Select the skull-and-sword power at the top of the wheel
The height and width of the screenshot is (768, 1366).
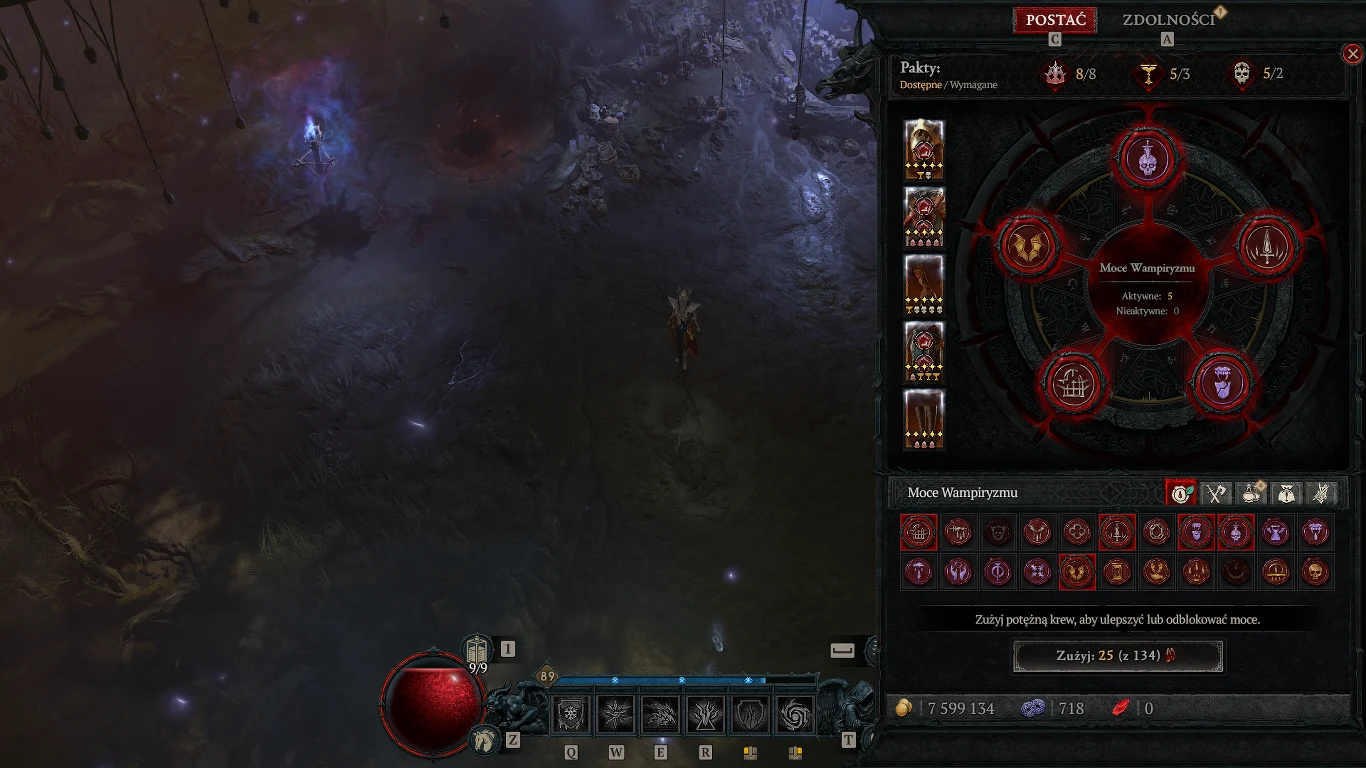tap(1147, 158)
